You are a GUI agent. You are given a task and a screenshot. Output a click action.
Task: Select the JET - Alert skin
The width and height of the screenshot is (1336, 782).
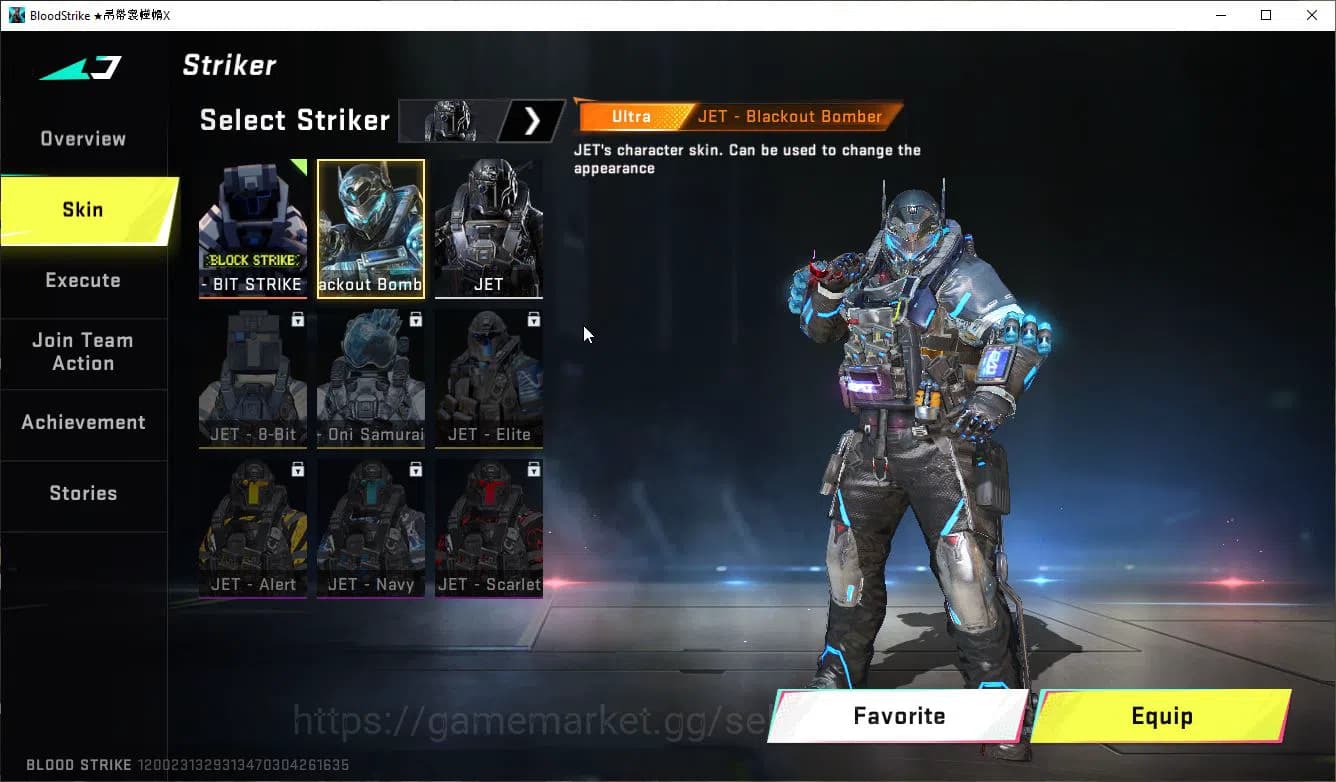pyautogui.click(x=252, y=528)
